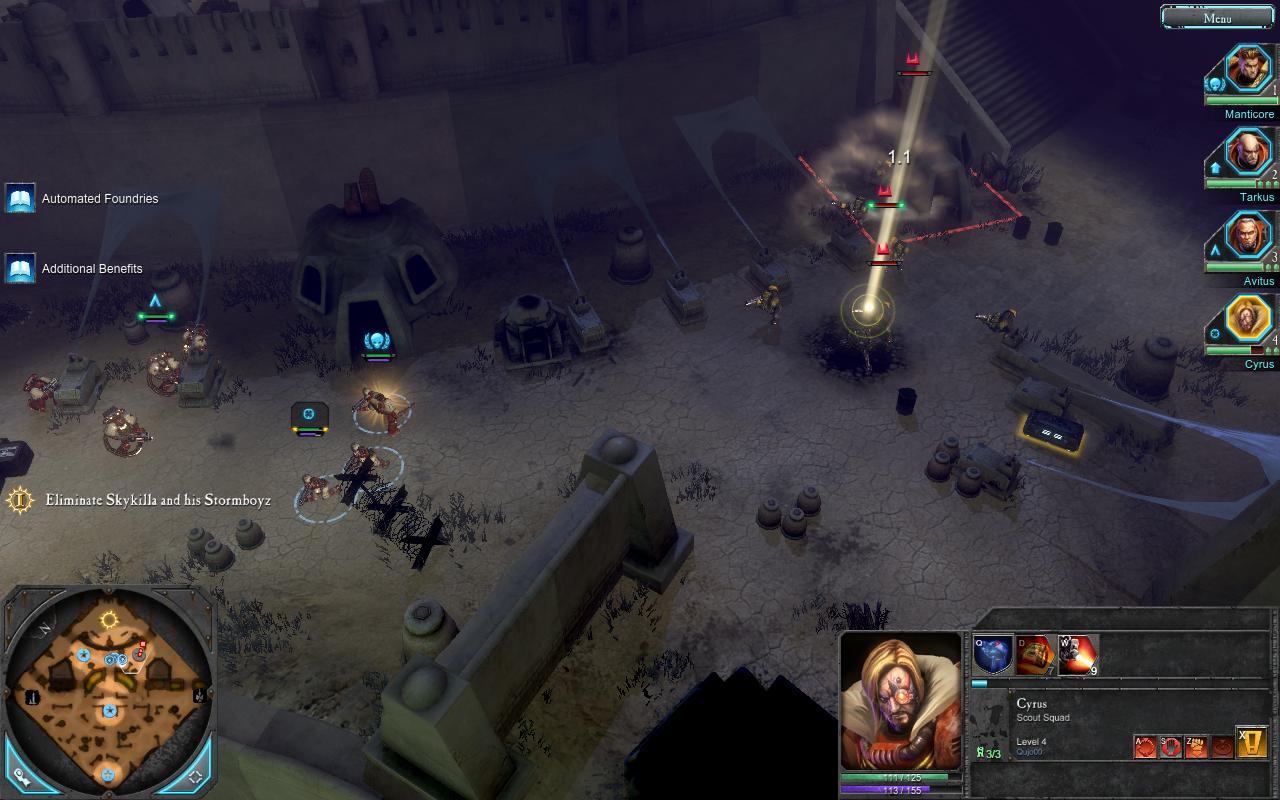Click the Eliminate Skykilla objective tracker
Image resolution: width=1280 pixels, height=800 pixels.
tap(140, 499)
